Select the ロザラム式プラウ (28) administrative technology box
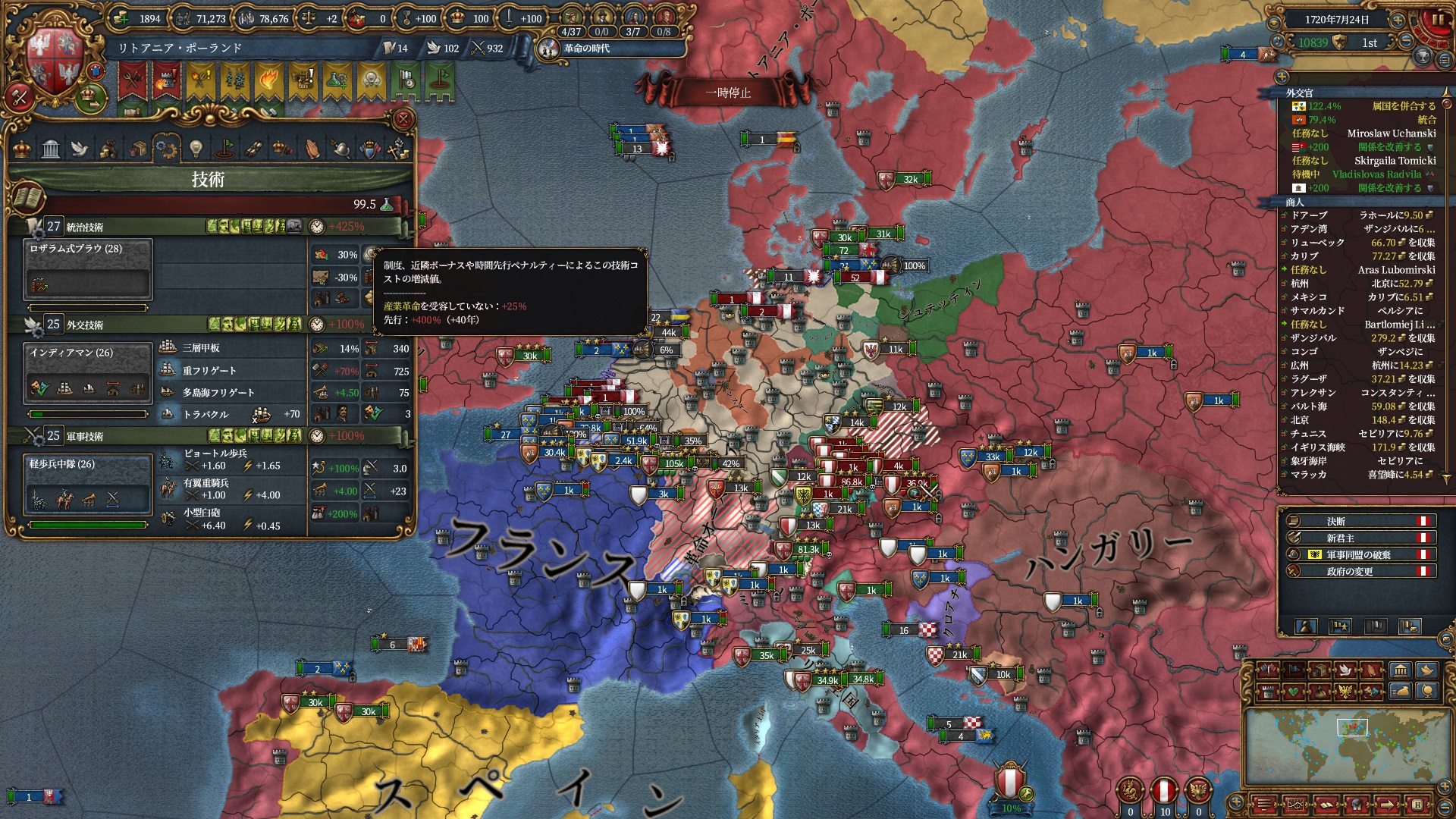The height and width of the screenshot is (819, 1456). pos(88,269)
